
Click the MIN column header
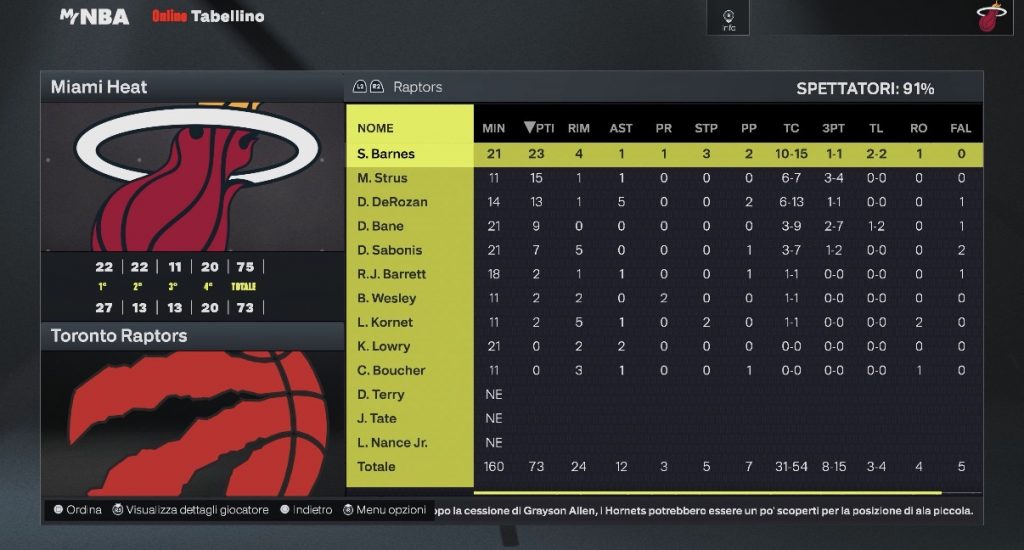pyautogui.click(x=494, y=128)
